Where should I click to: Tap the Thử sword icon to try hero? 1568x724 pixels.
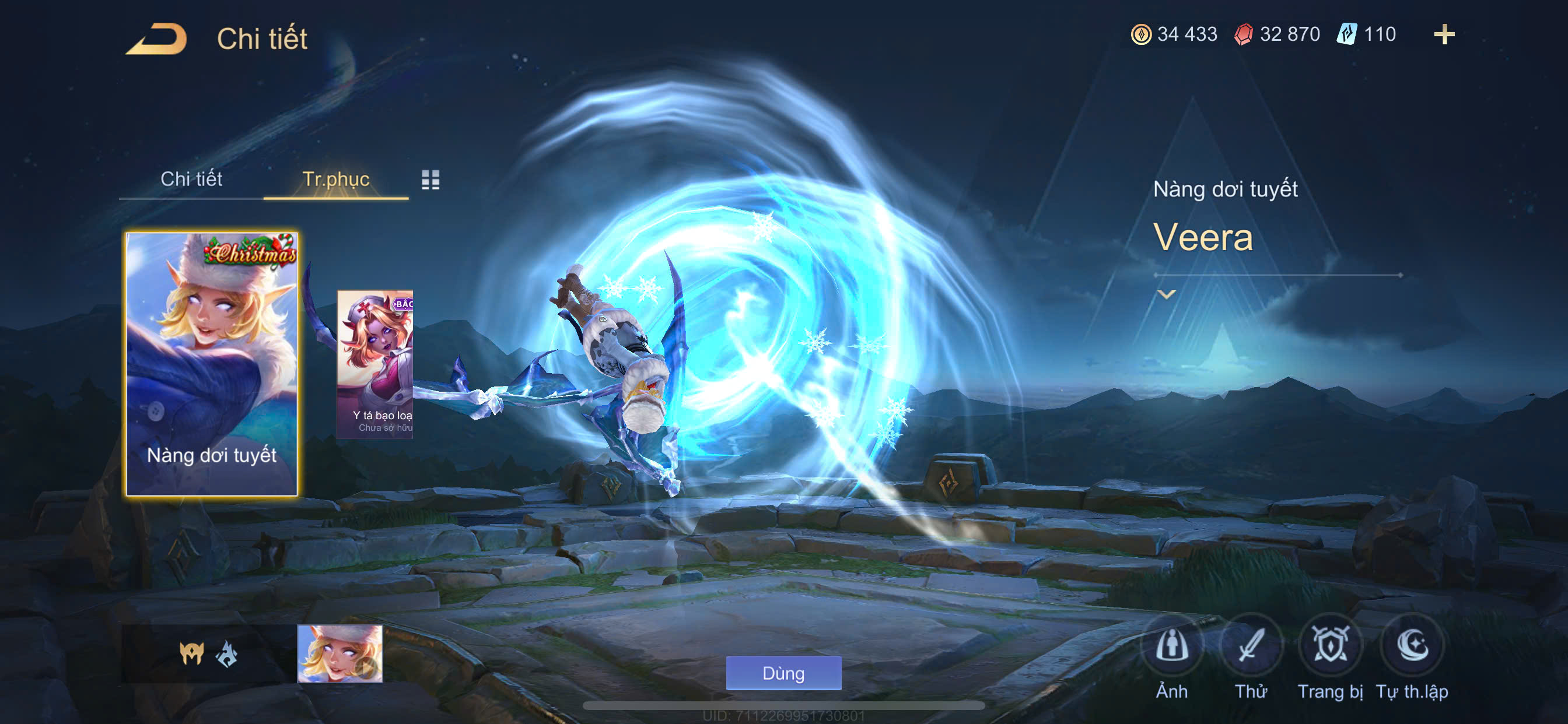click(x=1250, y=646)
